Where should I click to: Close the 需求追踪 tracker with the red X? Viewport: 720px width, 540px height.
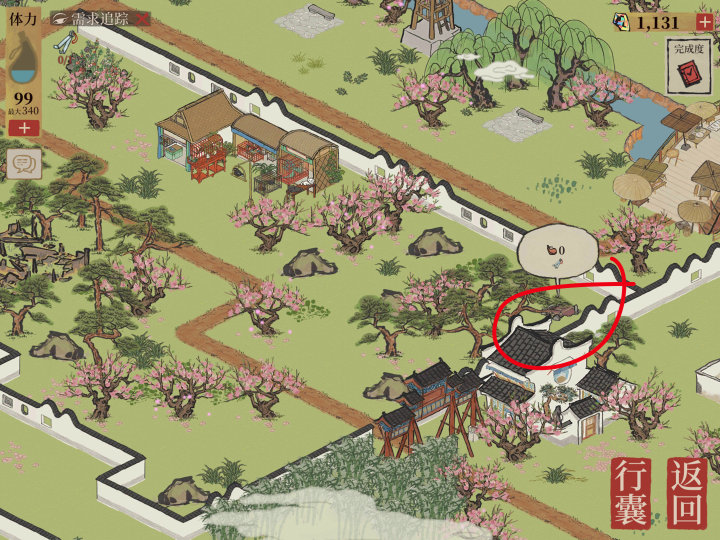(141, 19)
